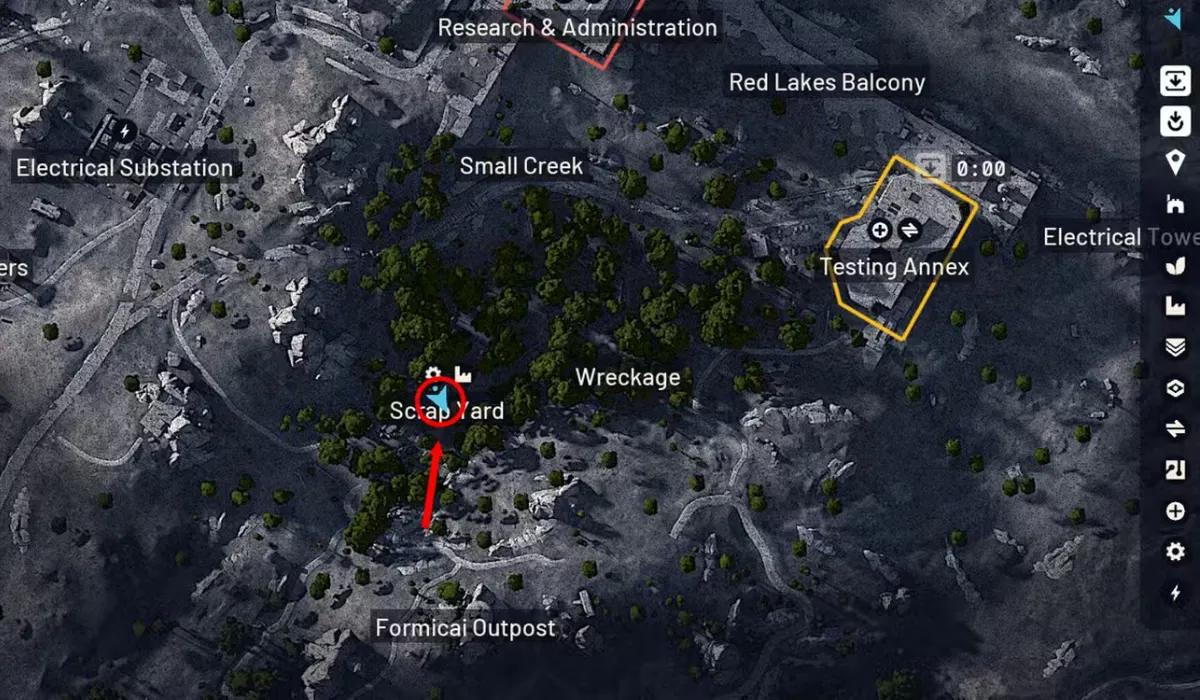Screen dimensions: 1200x700
Task: Toggle the location pin map filter
Action: click(1174, 163)
